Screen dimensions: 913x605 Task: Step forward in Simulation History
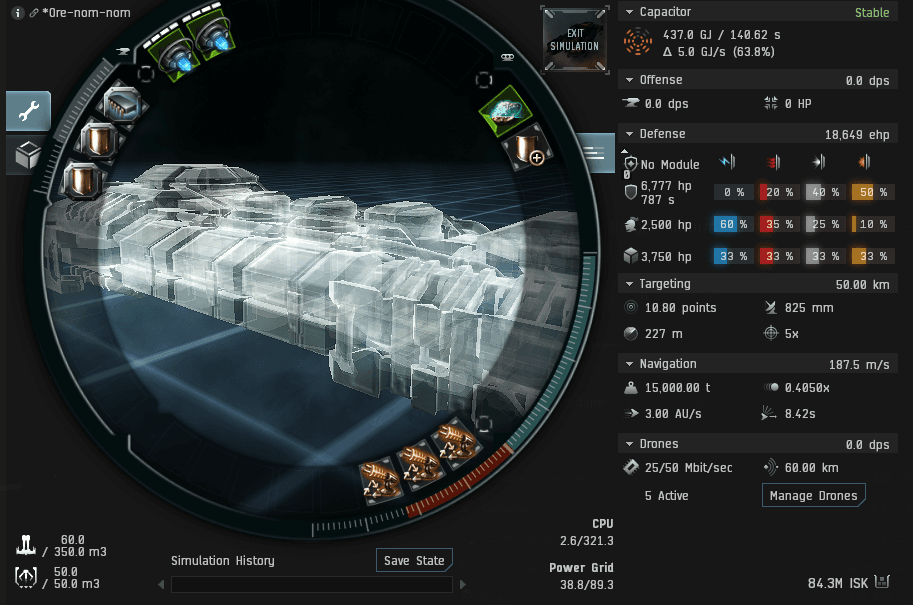coord(463,584)
